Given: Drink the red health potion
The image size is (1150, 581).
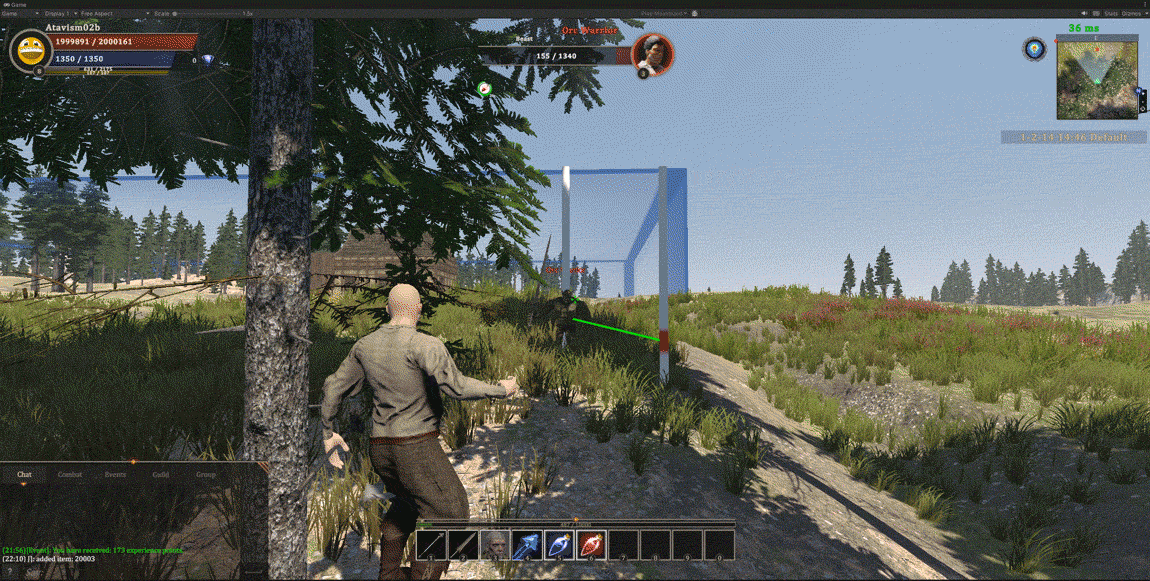Looking at the screenshot, I should (591, 545).
